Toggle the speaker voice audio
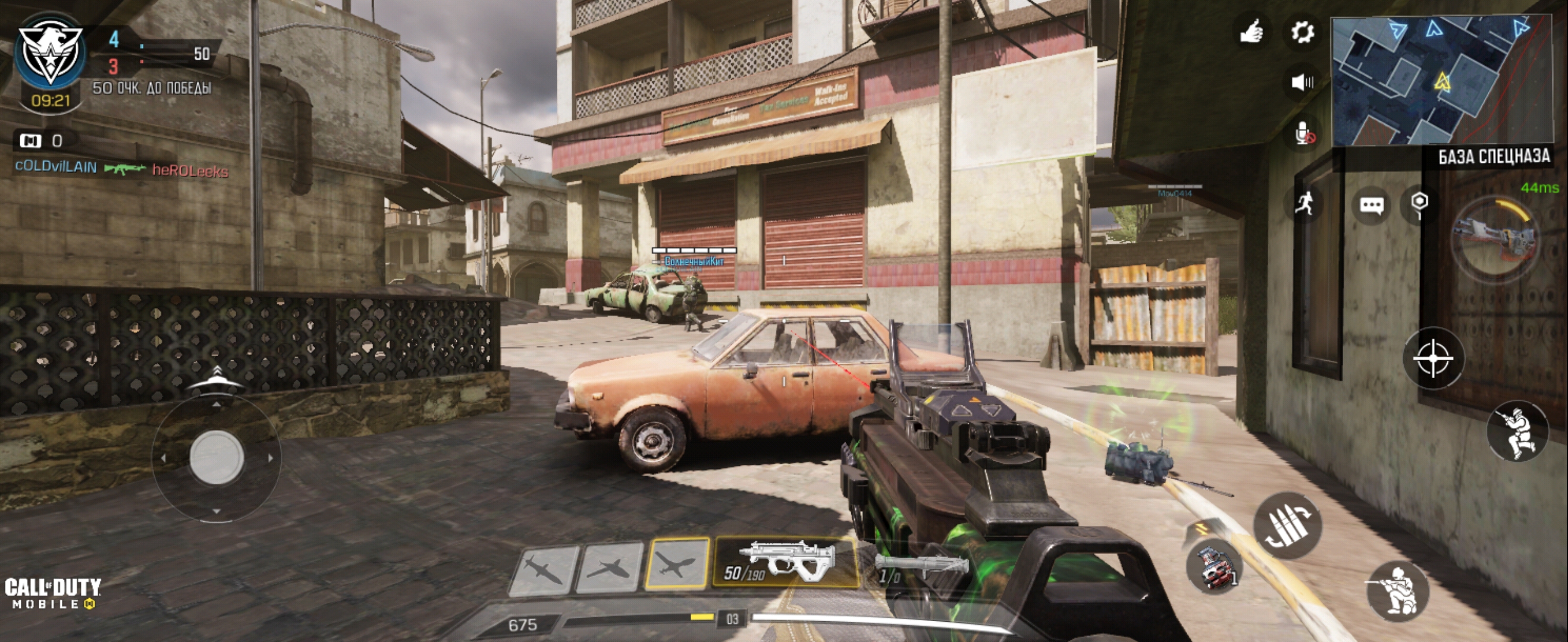This screenshot has width=1568, height=642. [x=1302, y=82]
